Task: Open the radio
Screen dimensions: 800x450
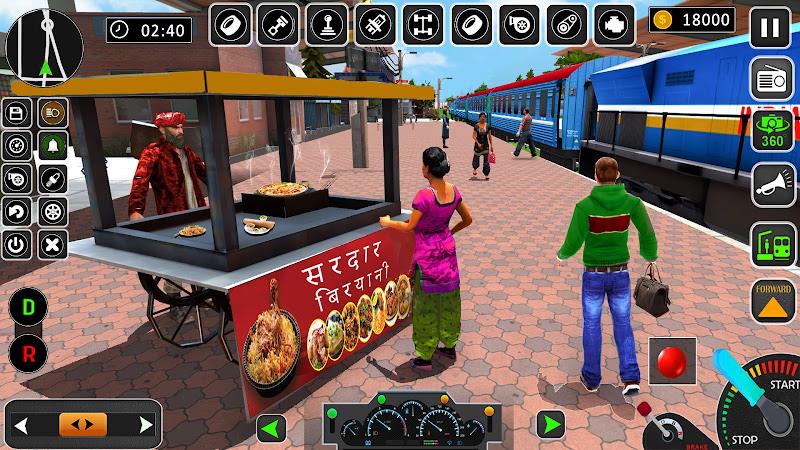Action: tap(772, 79)
